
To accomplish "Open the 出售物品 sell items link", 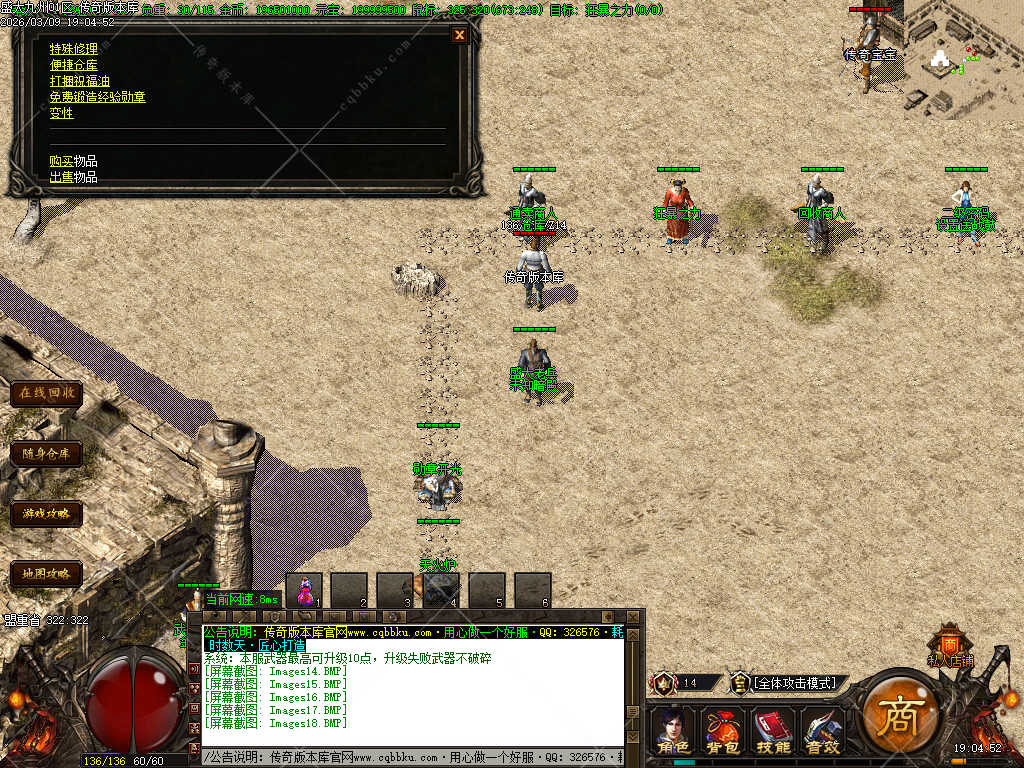I will (73, 177).
